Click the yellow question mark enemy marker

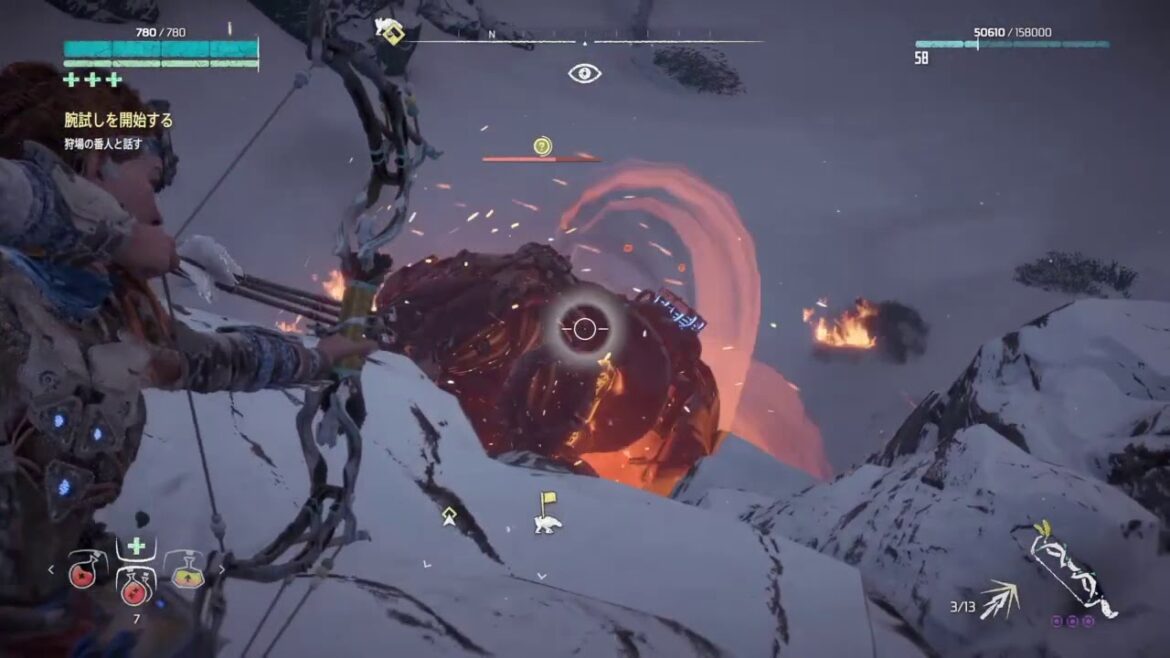tap(542, 146)
